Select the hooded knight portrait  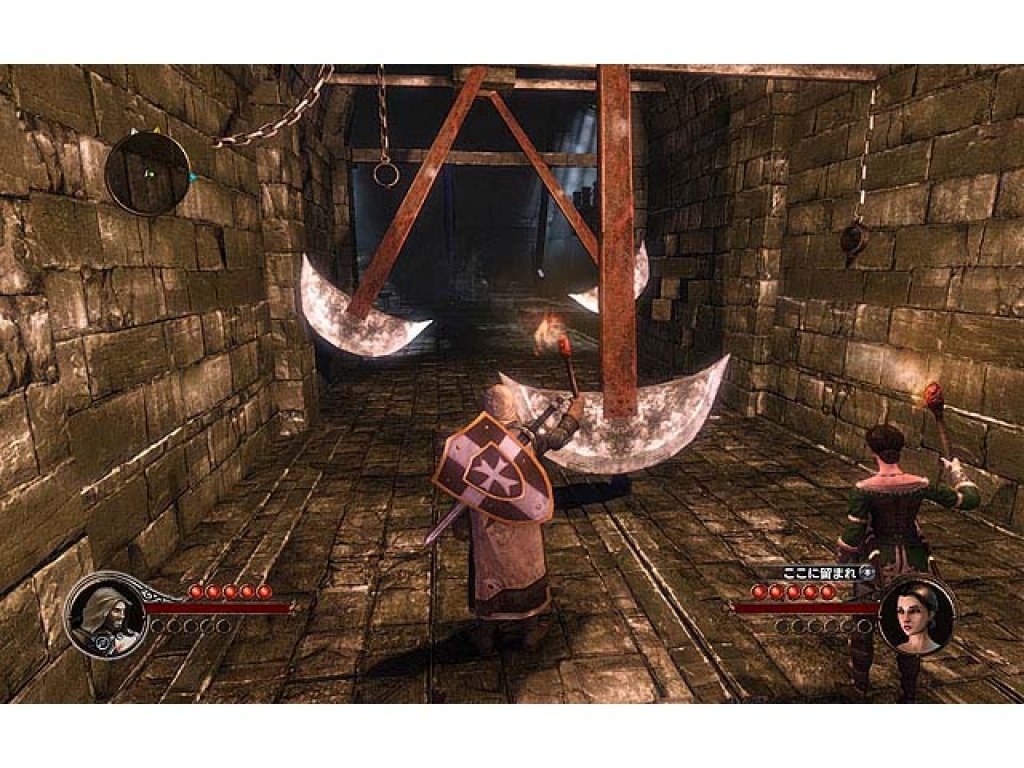pos(105,615)
